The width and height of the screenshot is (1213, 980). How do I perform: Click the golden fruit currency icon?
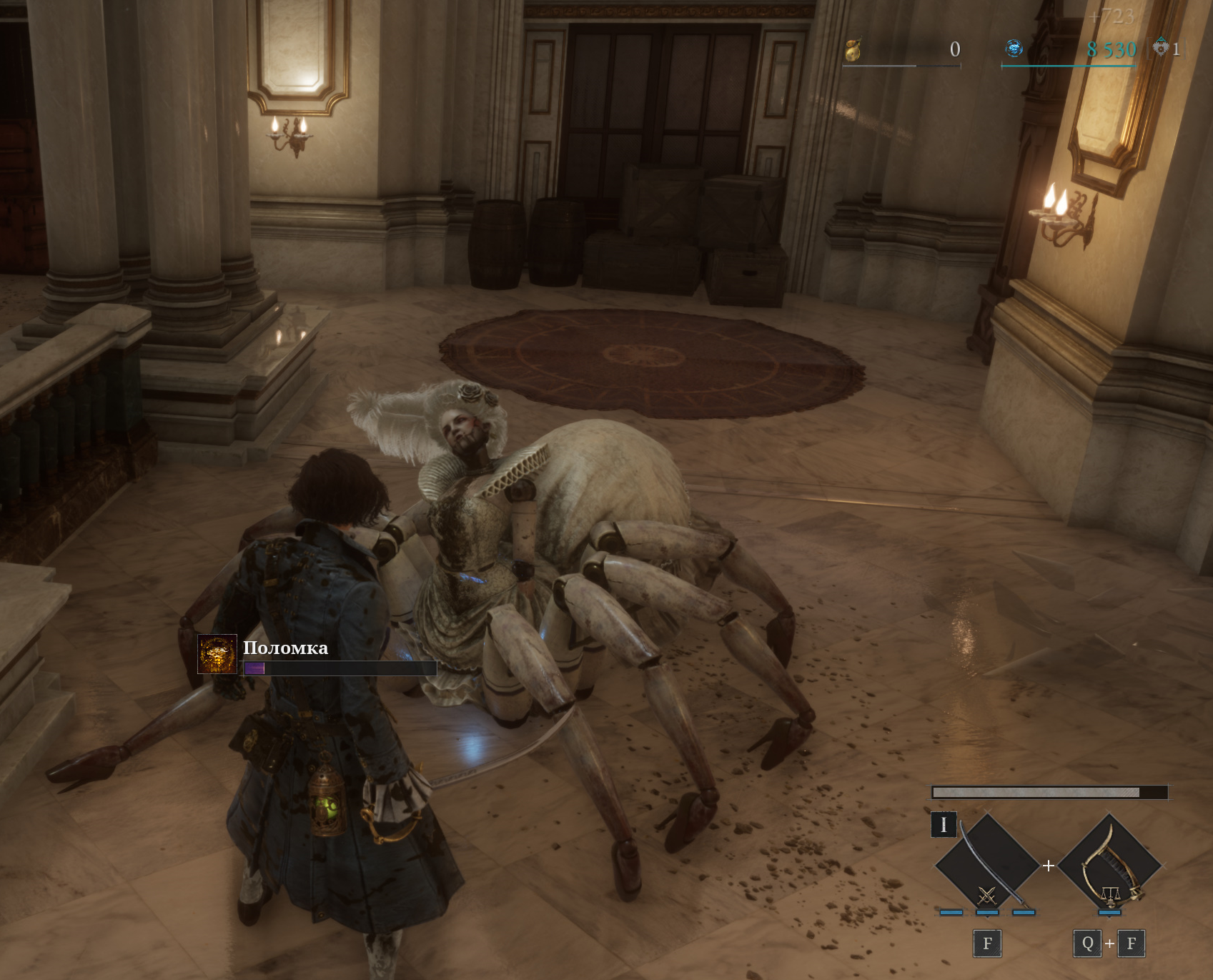pyautogui.click(x=853, y=49)
